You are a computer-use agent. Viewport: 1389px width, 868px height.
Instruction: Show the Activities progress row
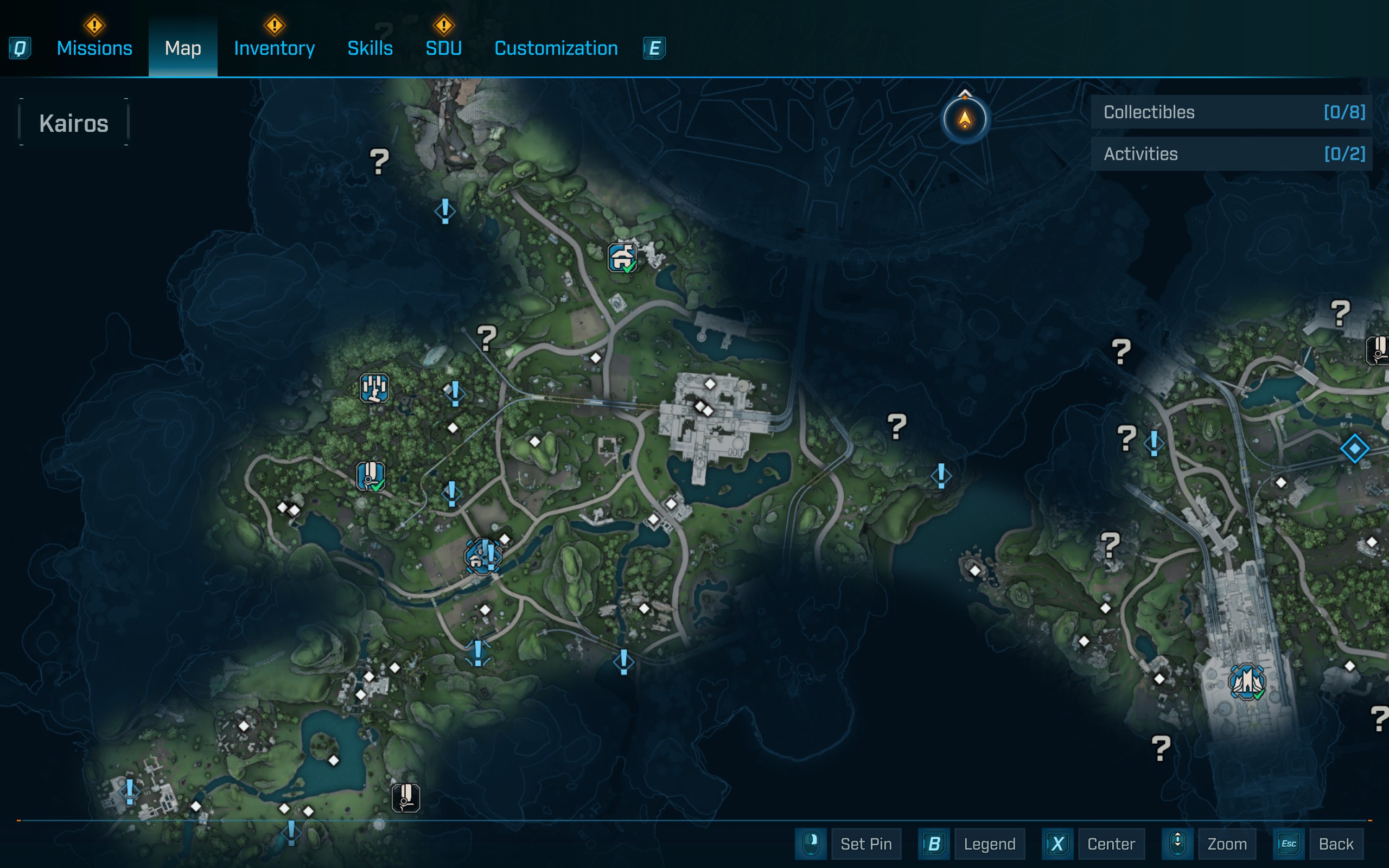pos(1231,154)
